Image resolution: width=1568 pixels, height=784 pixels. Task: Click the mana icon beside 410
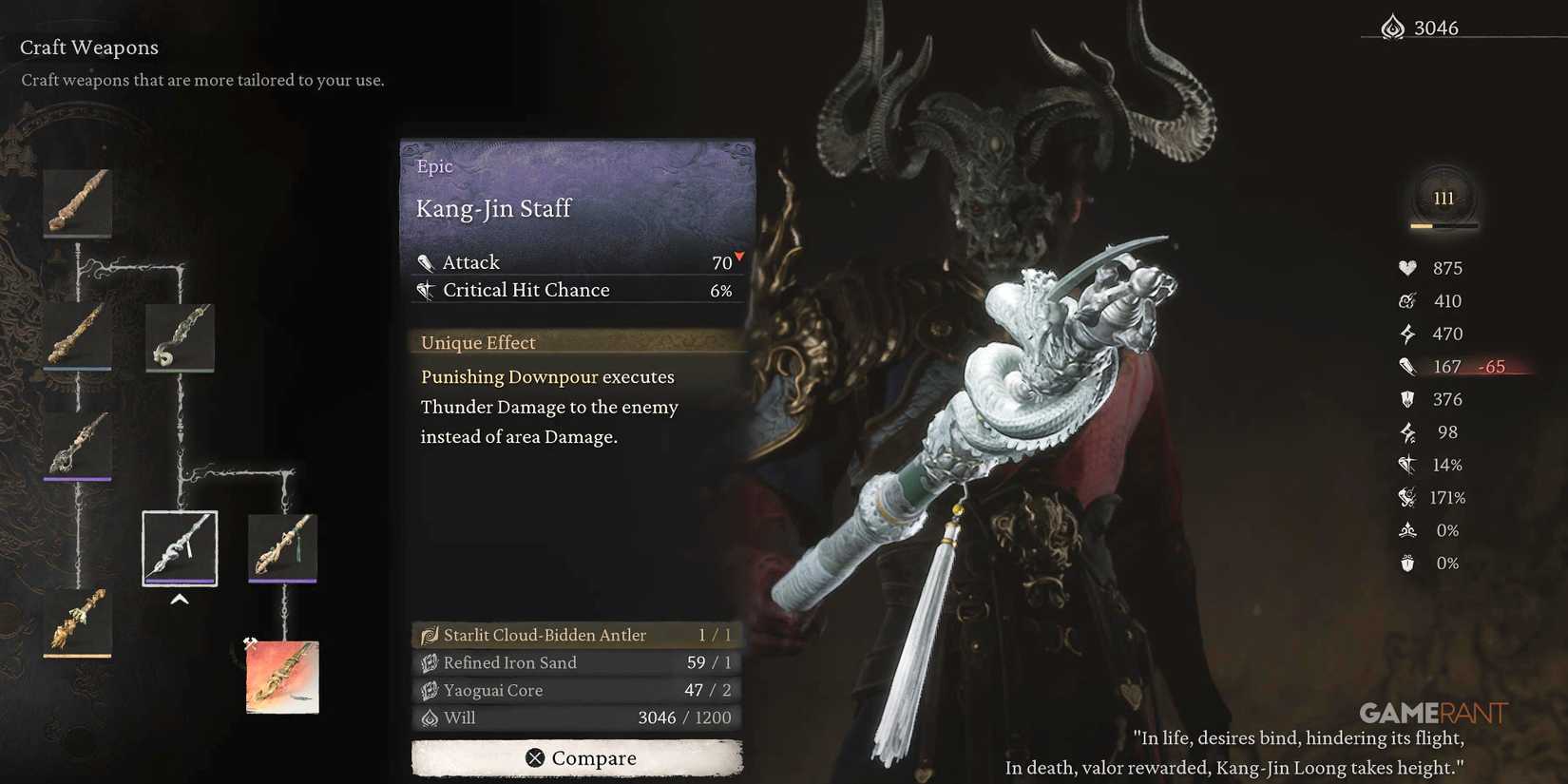(1407, 300)
